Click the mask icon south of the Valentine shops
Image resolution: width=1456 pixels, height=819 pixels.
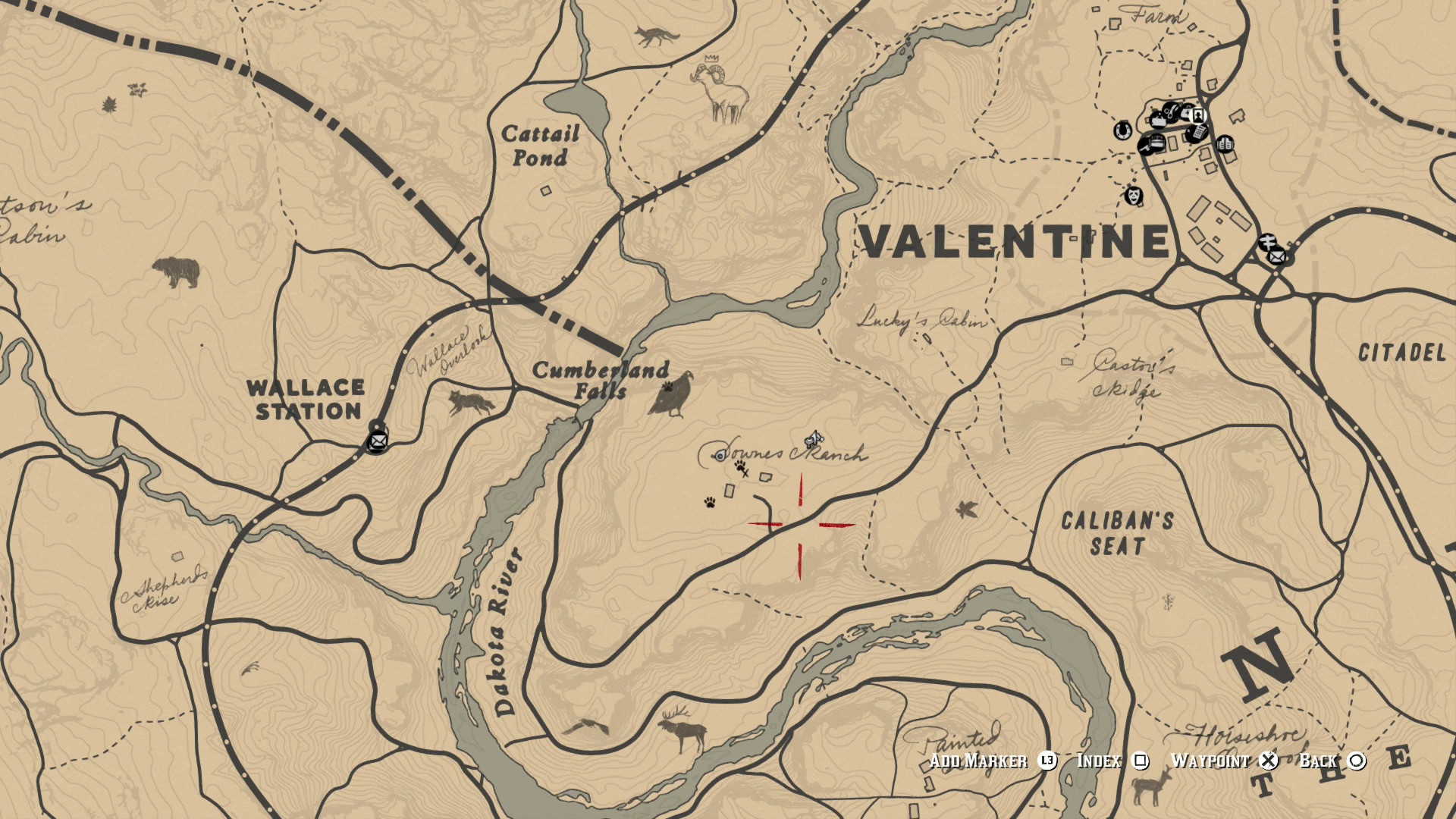point(1134,196)
